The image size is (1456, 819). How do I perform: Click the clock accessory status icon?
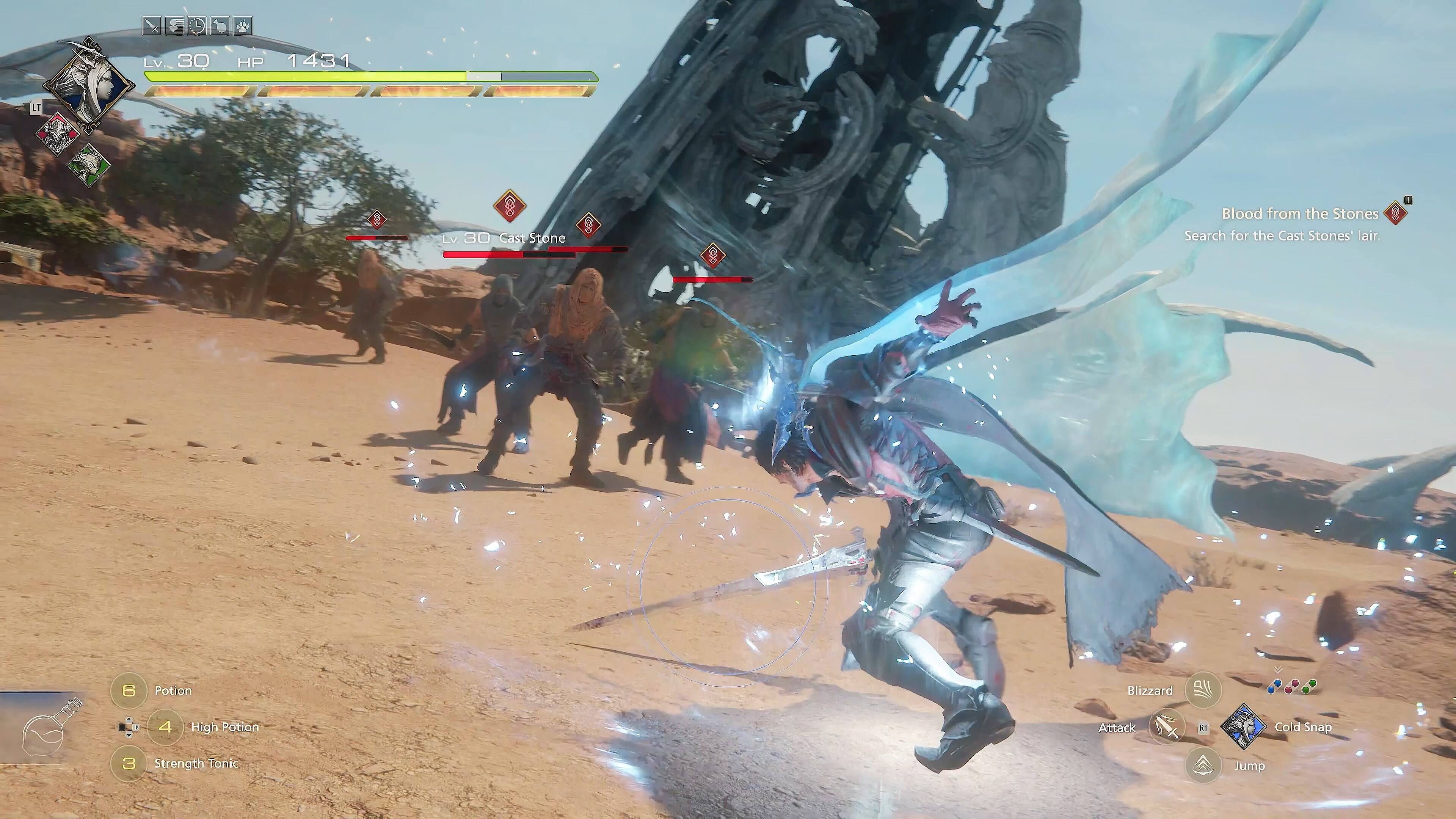point(197,26)
